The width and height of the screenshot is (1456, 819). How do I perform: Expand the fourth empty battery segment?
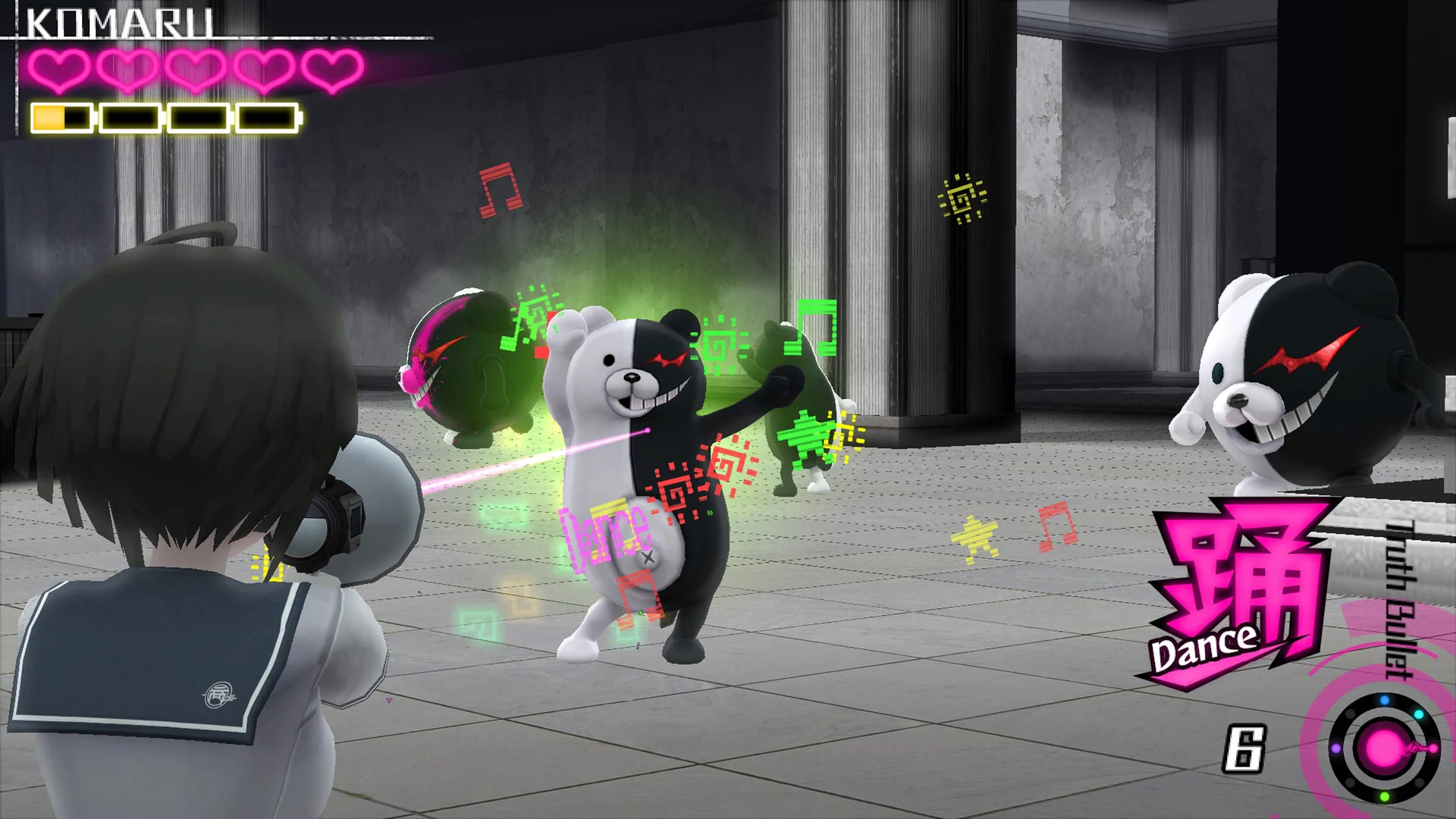coord(269,116)
